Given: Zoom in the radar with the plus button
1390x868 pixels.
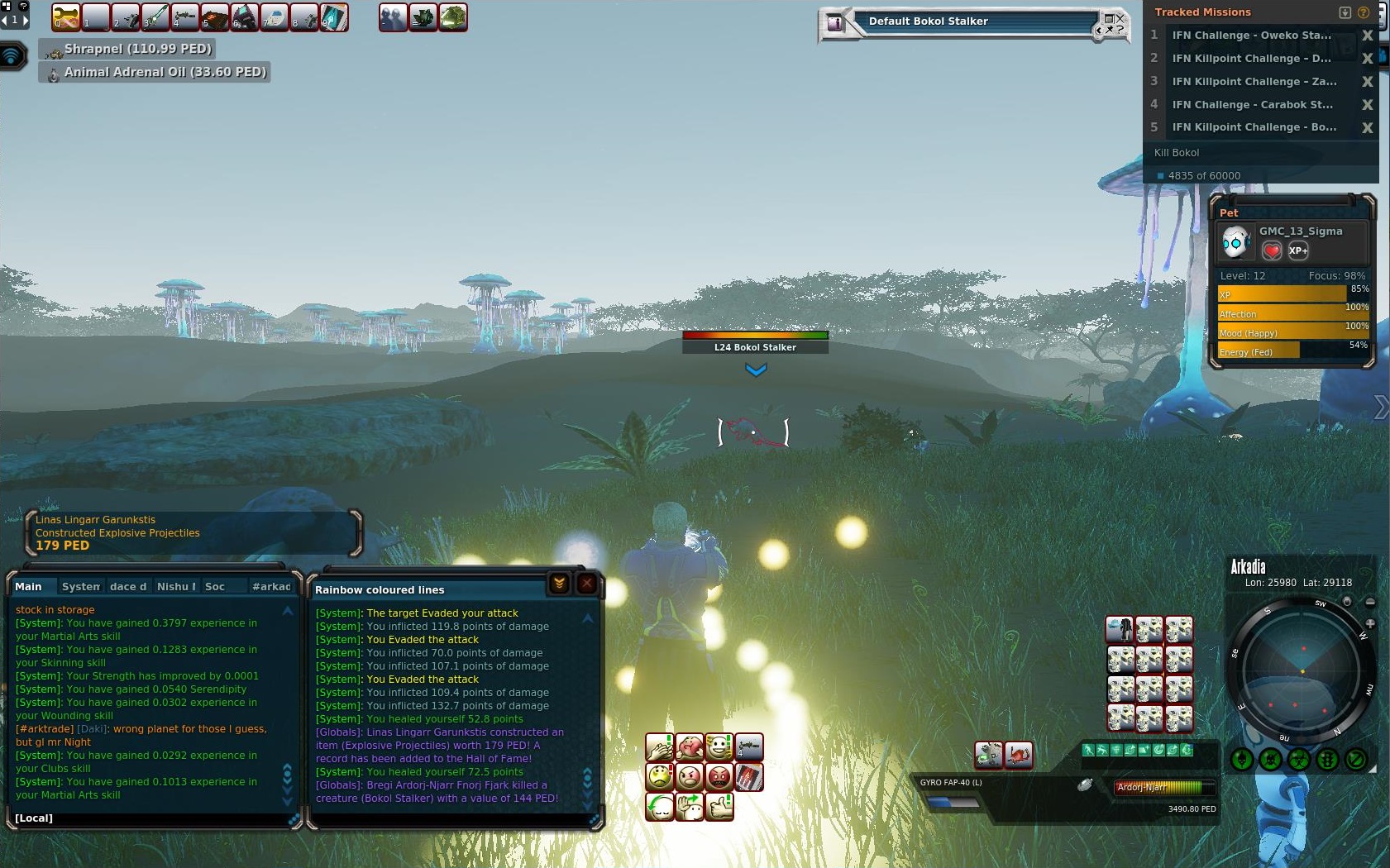Looking at the screenshot, I should [x=1370, y=623].
